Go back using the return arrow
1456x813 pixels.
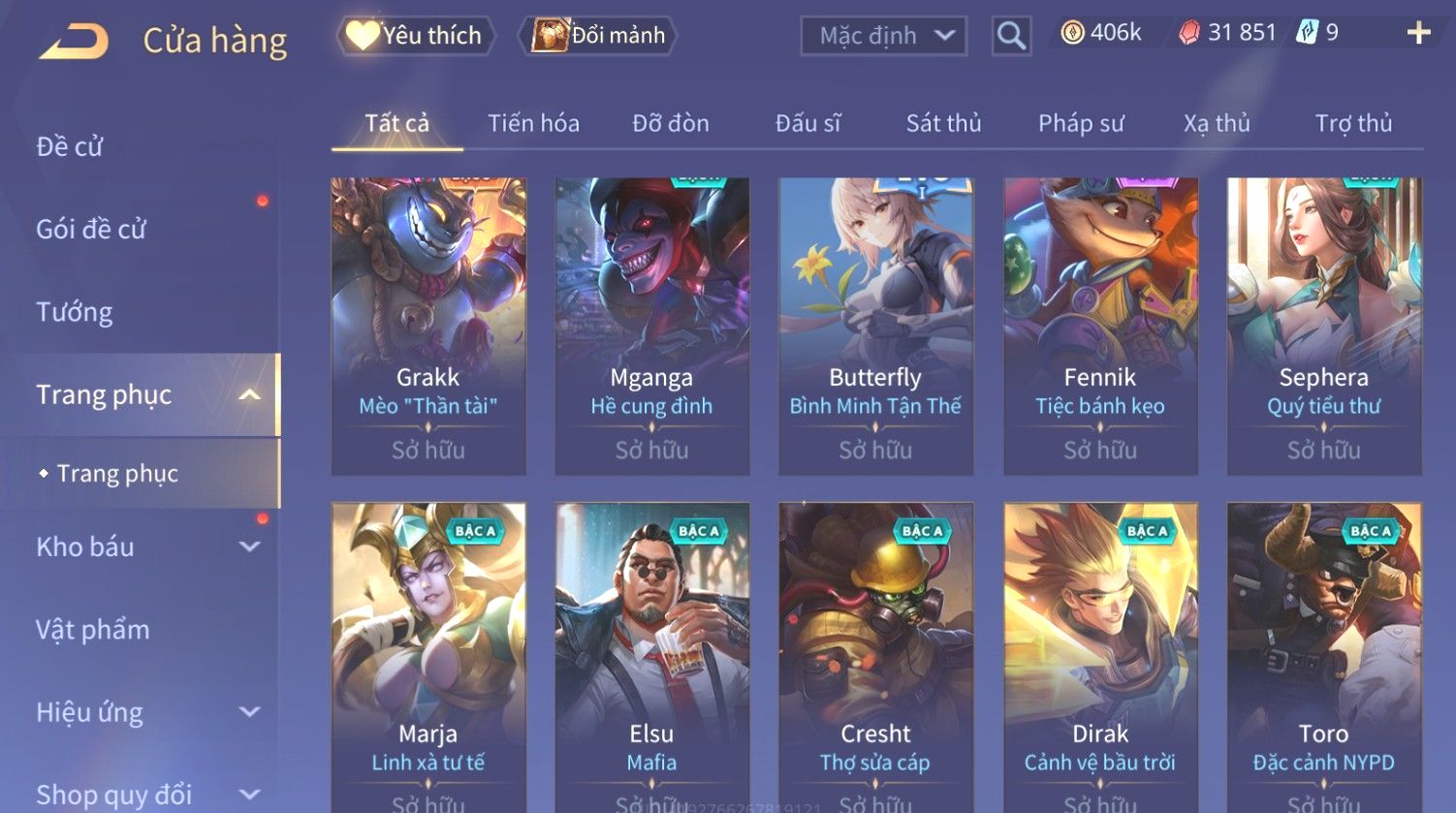[75, 41]
